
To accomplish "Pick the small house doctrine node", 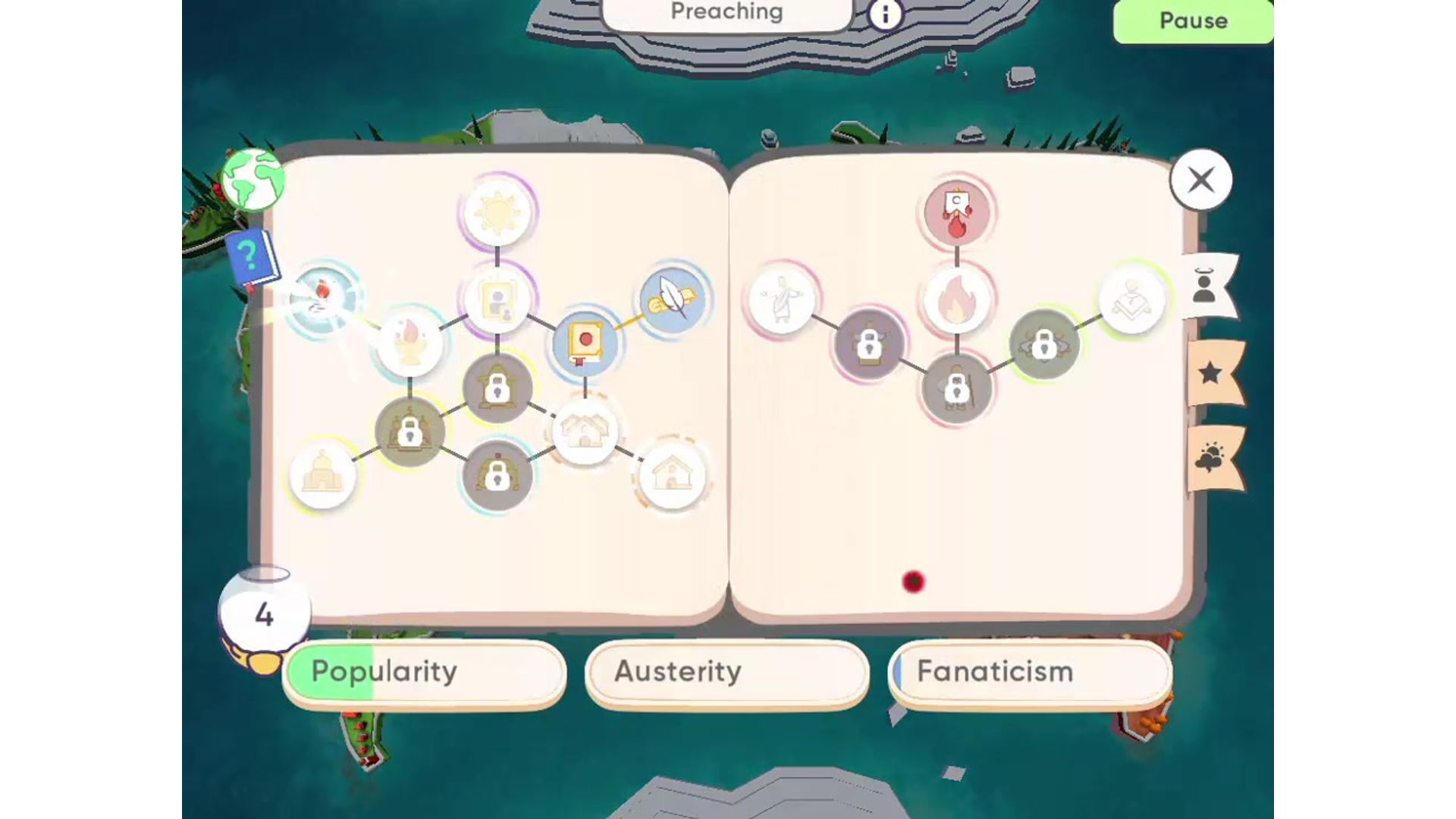I will point(671,474).
